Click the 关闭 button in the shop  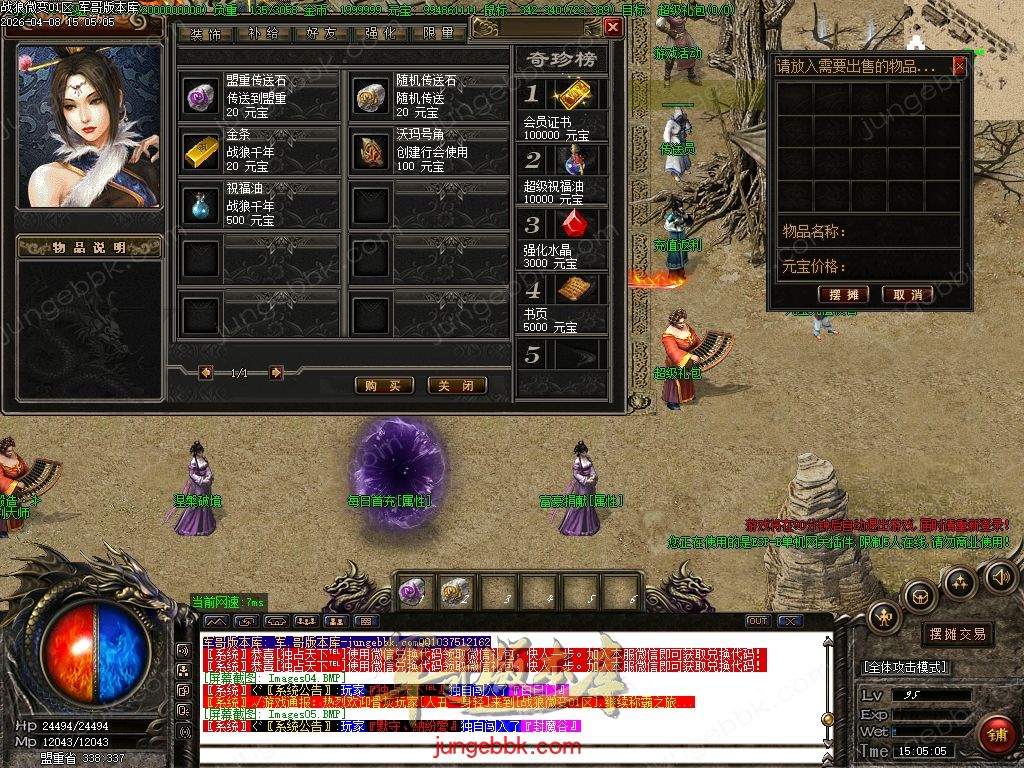457,385
